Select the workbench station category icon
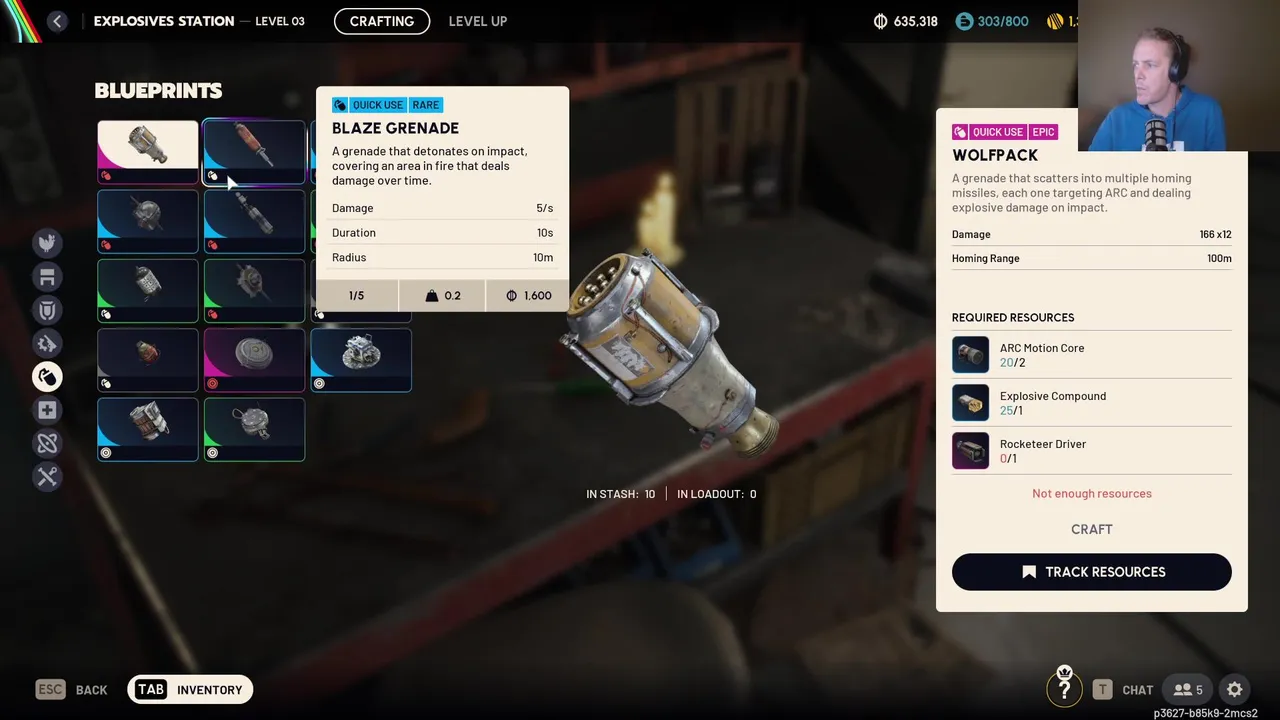 point(47,277)
